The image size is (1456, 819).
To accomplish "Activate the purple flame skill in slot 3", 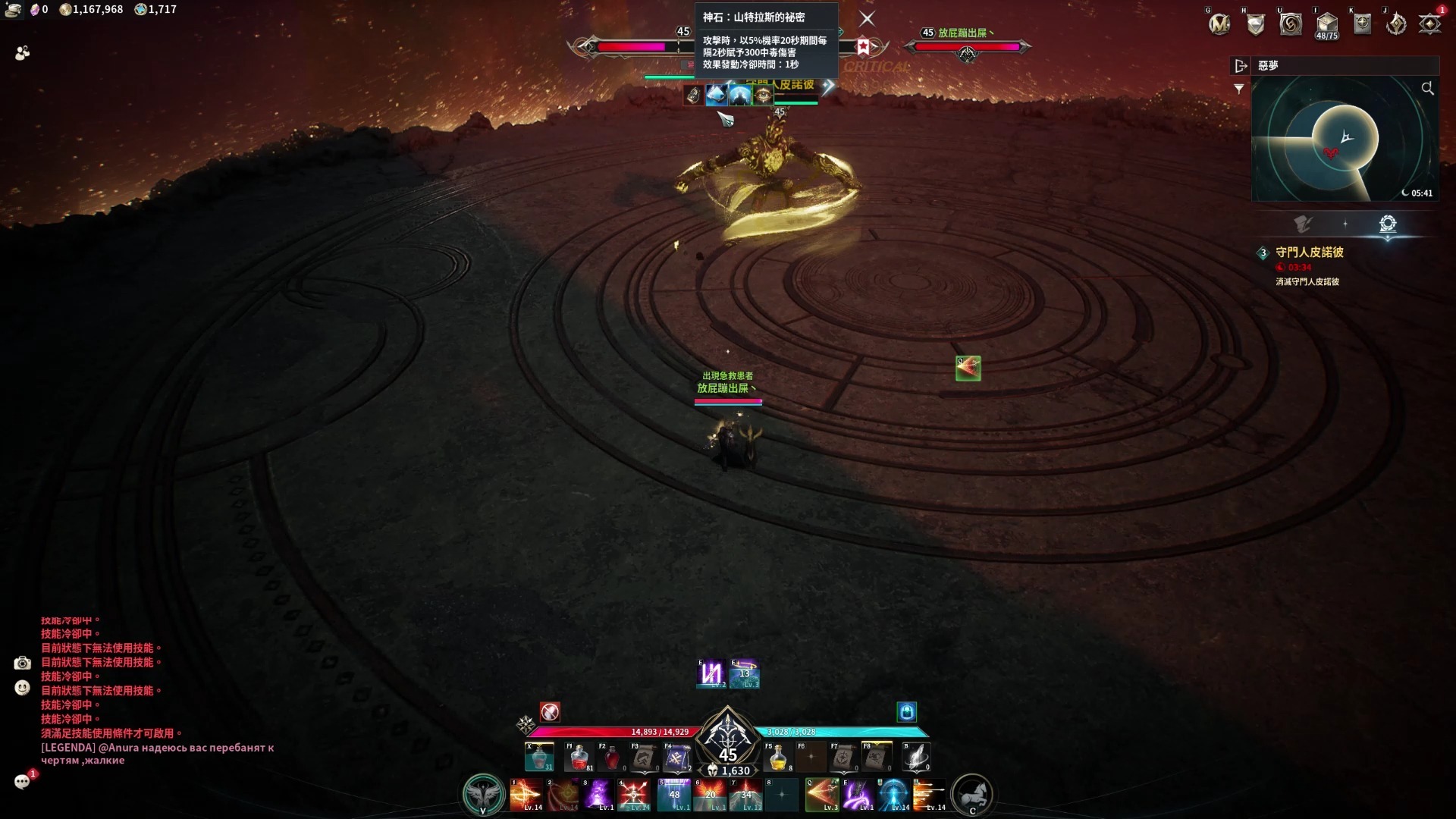I will tap(599, 795).
